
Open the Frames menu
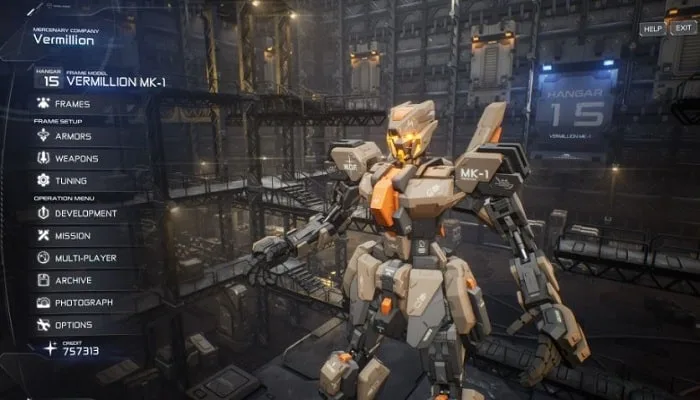72,104
